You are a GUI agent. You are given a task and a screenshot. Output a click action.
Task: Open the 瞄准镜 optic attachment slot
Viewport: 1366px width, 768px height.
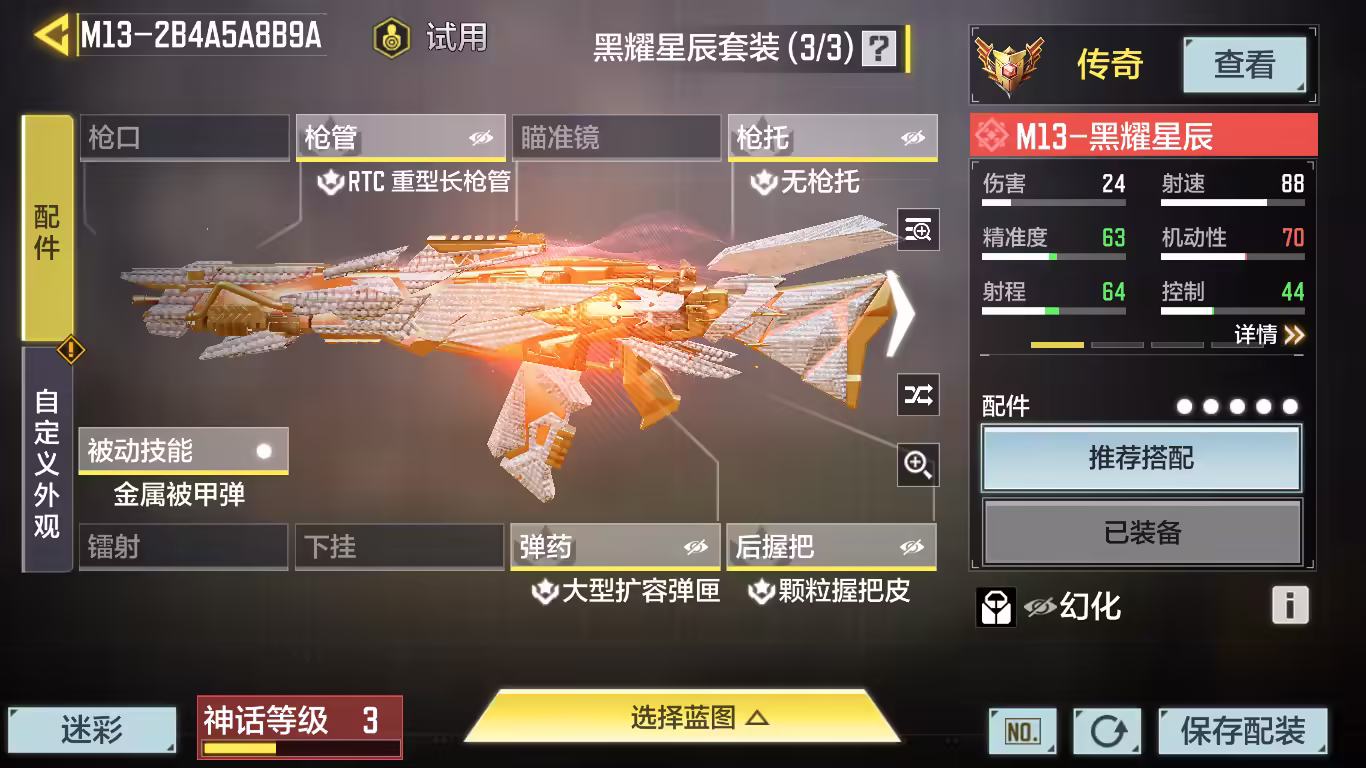pyautogui.click(x=616, y=138)
